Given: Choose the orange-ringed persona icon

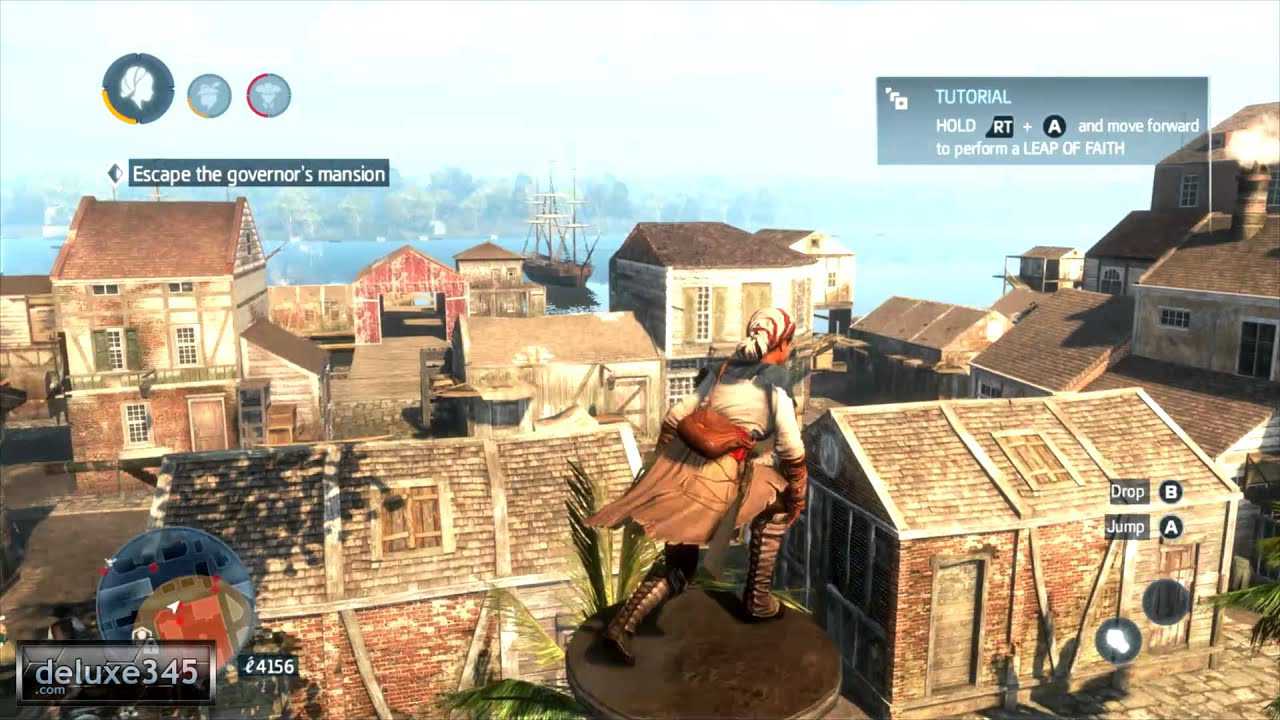Looking at the screenshot, I should coord(209,95).
